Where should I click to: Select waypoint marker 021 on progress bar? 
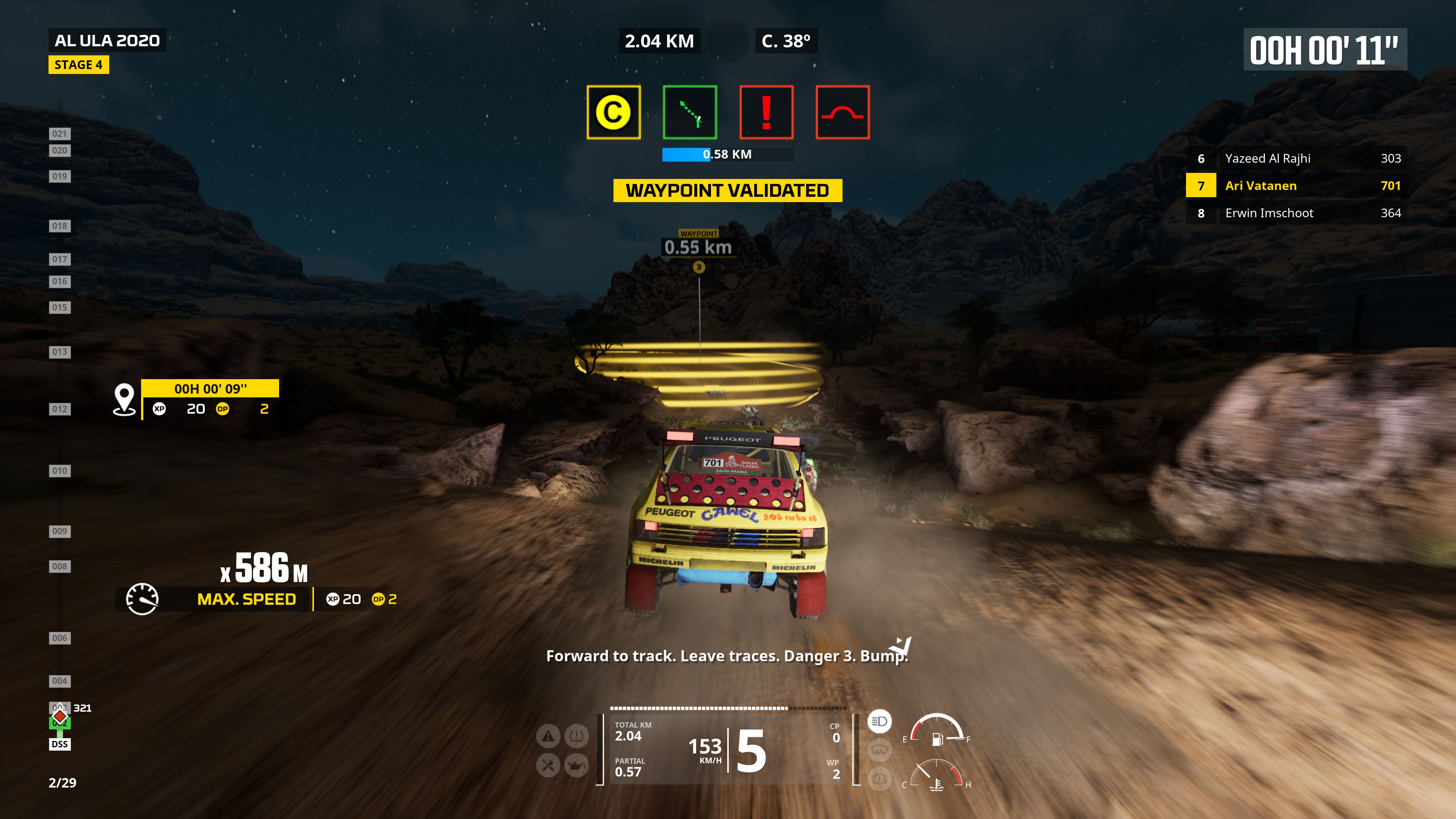click(60, 134)
